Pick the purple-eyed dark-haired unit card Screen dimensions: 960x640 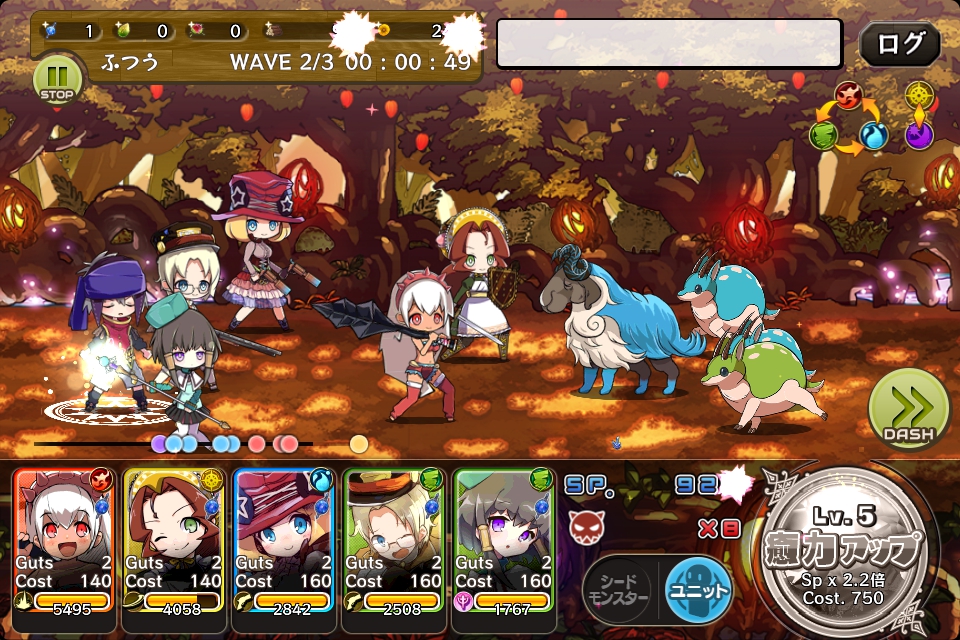503,540
